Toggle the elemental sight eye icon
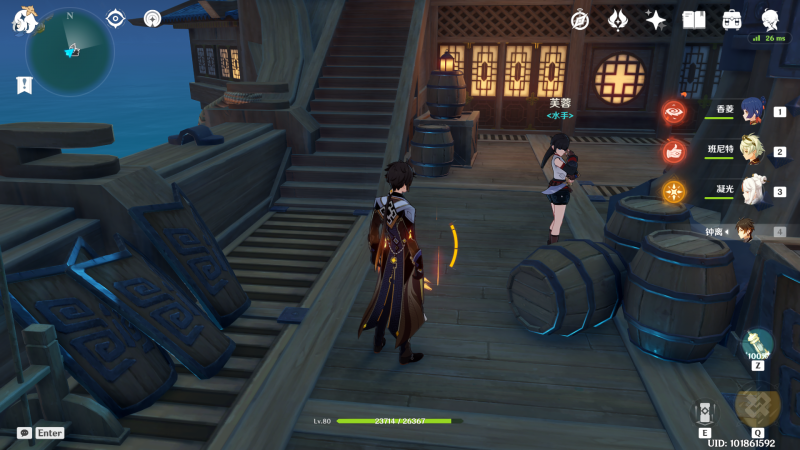 click(x=116, y=19)
